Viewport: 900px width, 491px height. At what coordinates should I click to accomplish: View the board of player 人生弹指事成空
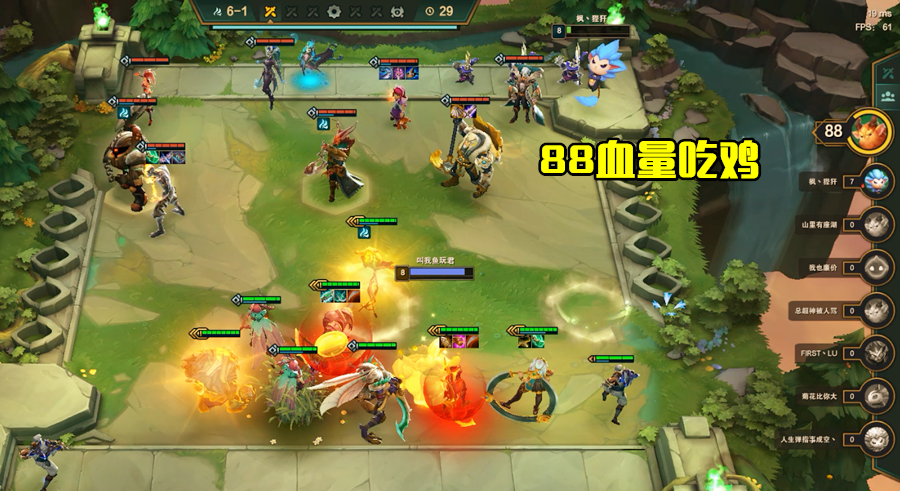878,438
